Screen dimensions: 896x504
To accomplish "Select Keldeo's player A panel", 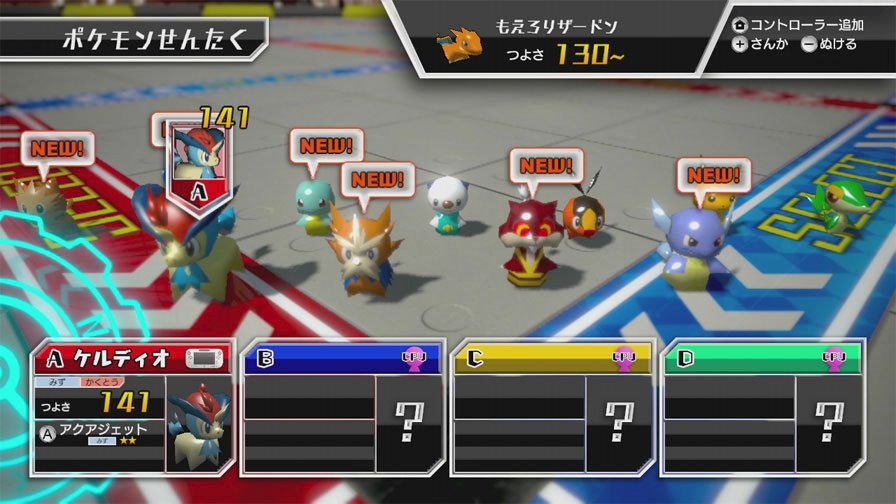I will [133, 407].
